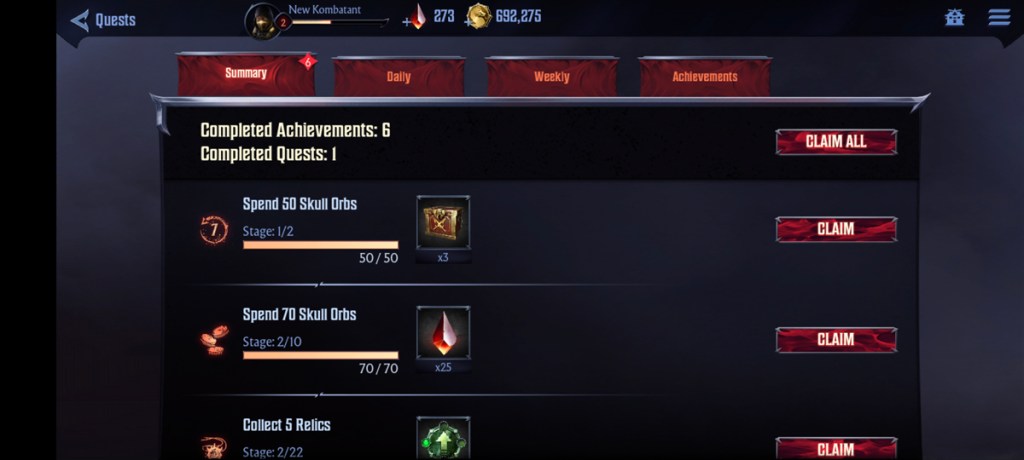Open the hamburger main menu
Viewport: 1024px width, 460px height.
coord(998,18)
